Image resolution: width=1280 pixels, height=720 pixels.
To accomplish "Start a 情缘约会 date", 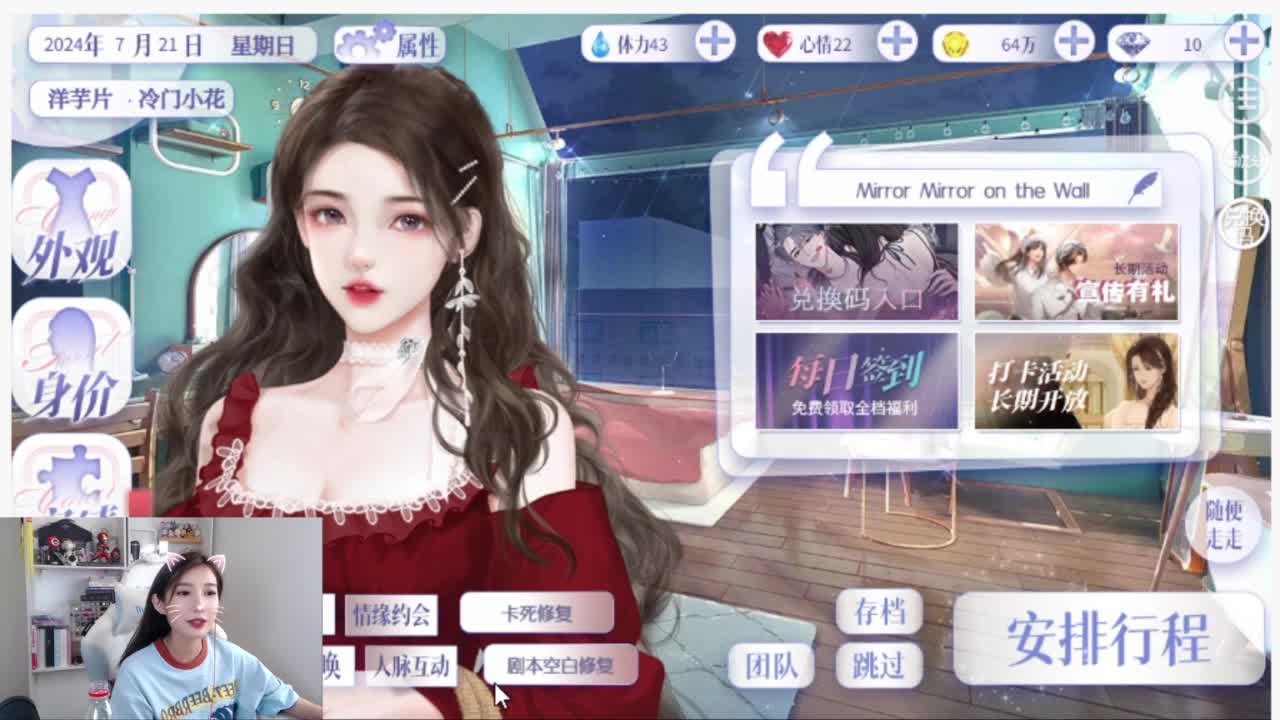I will [392, 617].
